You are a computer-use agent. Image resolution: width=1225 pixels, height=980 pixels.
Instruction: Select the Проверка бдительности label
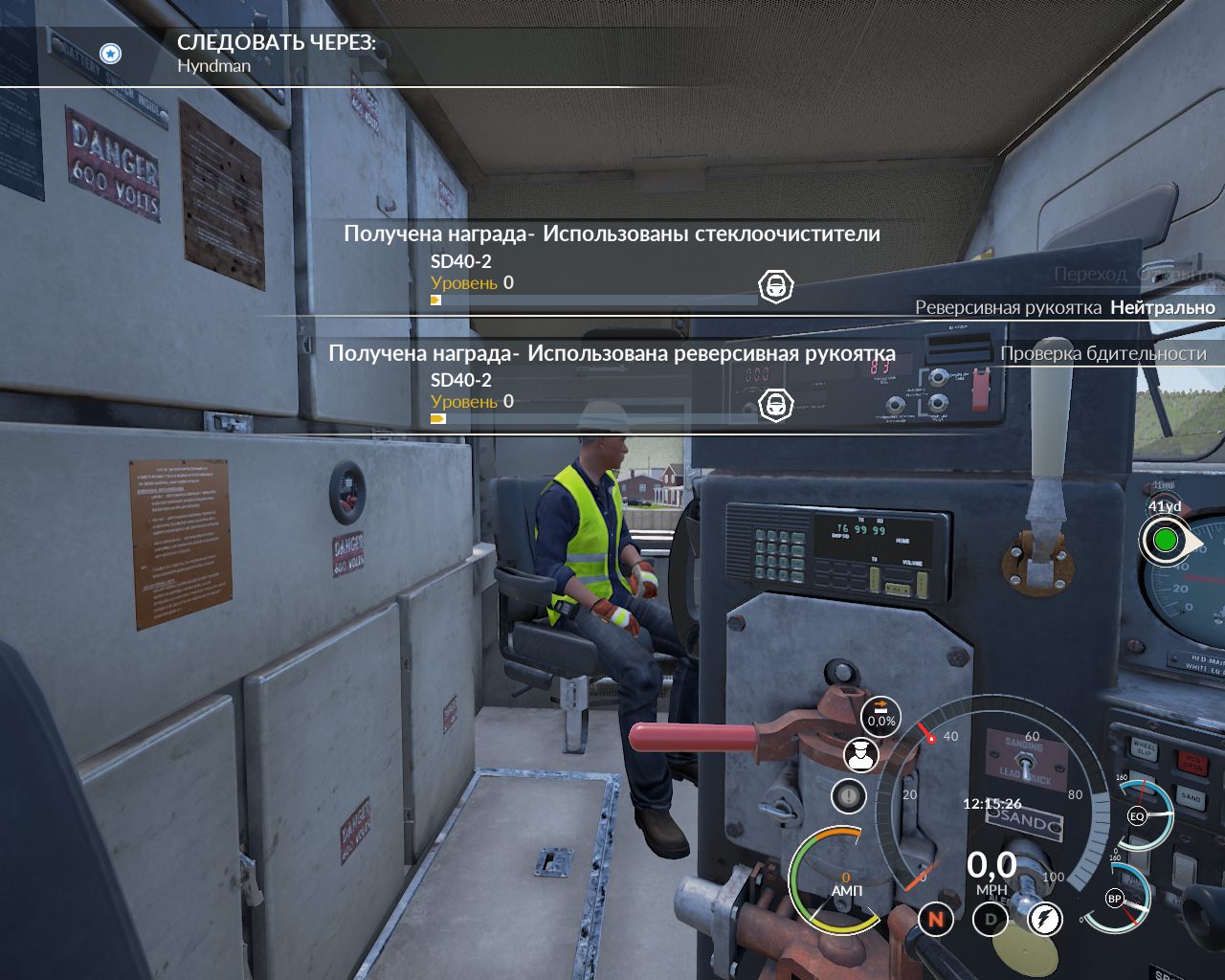click(x=1102, y=353)
